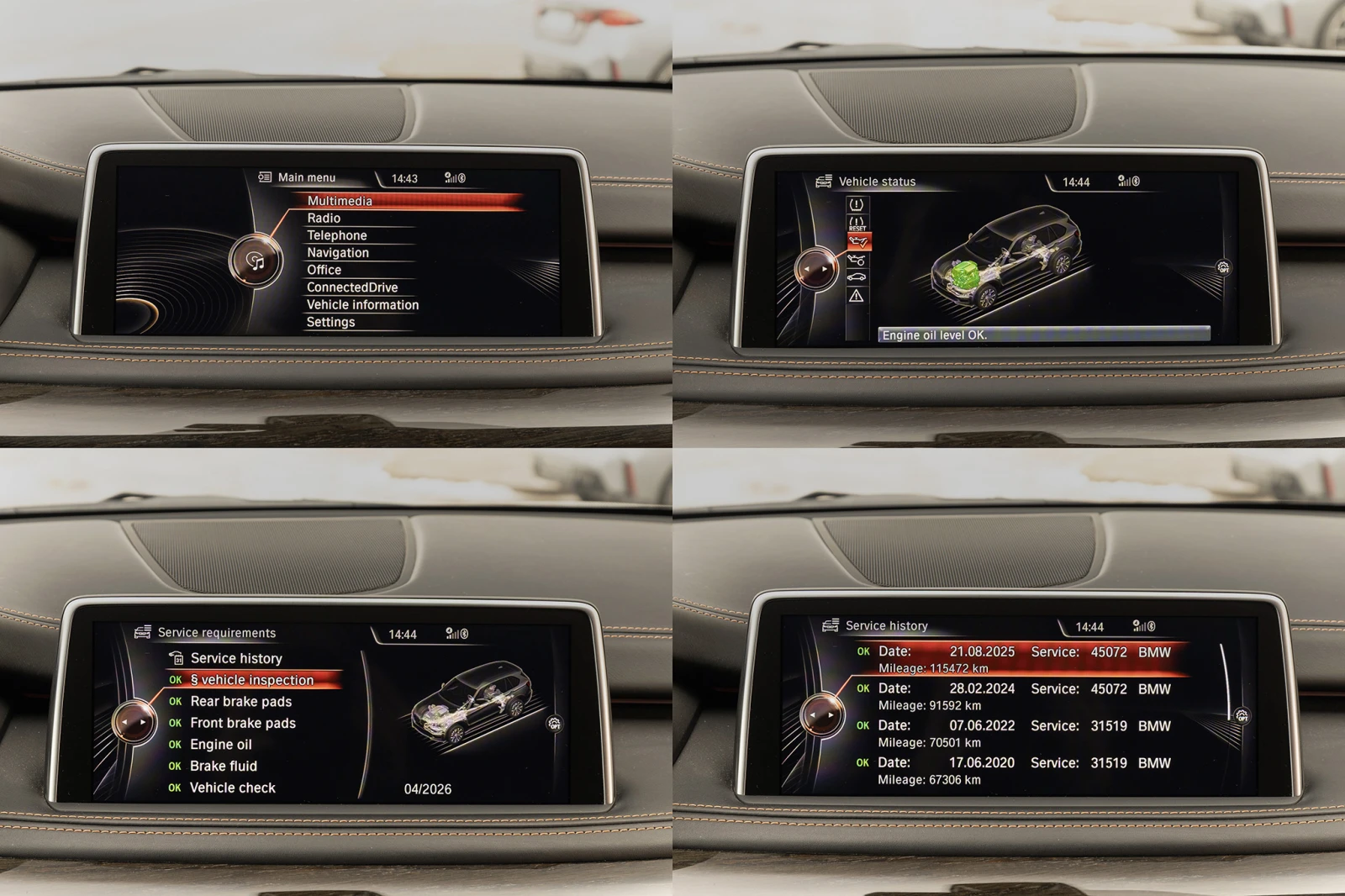The height and width of the screenshot is (896, 1345).
Task: Choose the Telephone entry
Action: [x=336, y=235]
